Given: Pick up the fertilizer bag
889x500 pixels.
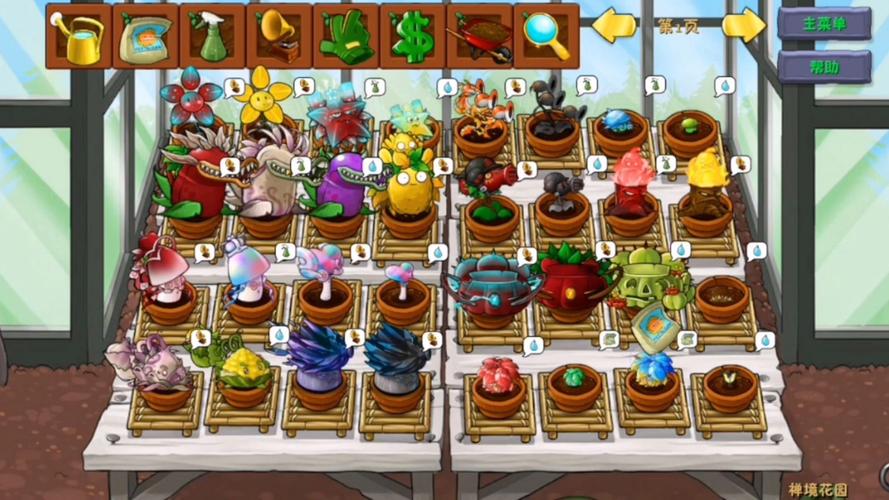Looking at the screenshot, I should [145, 35].
